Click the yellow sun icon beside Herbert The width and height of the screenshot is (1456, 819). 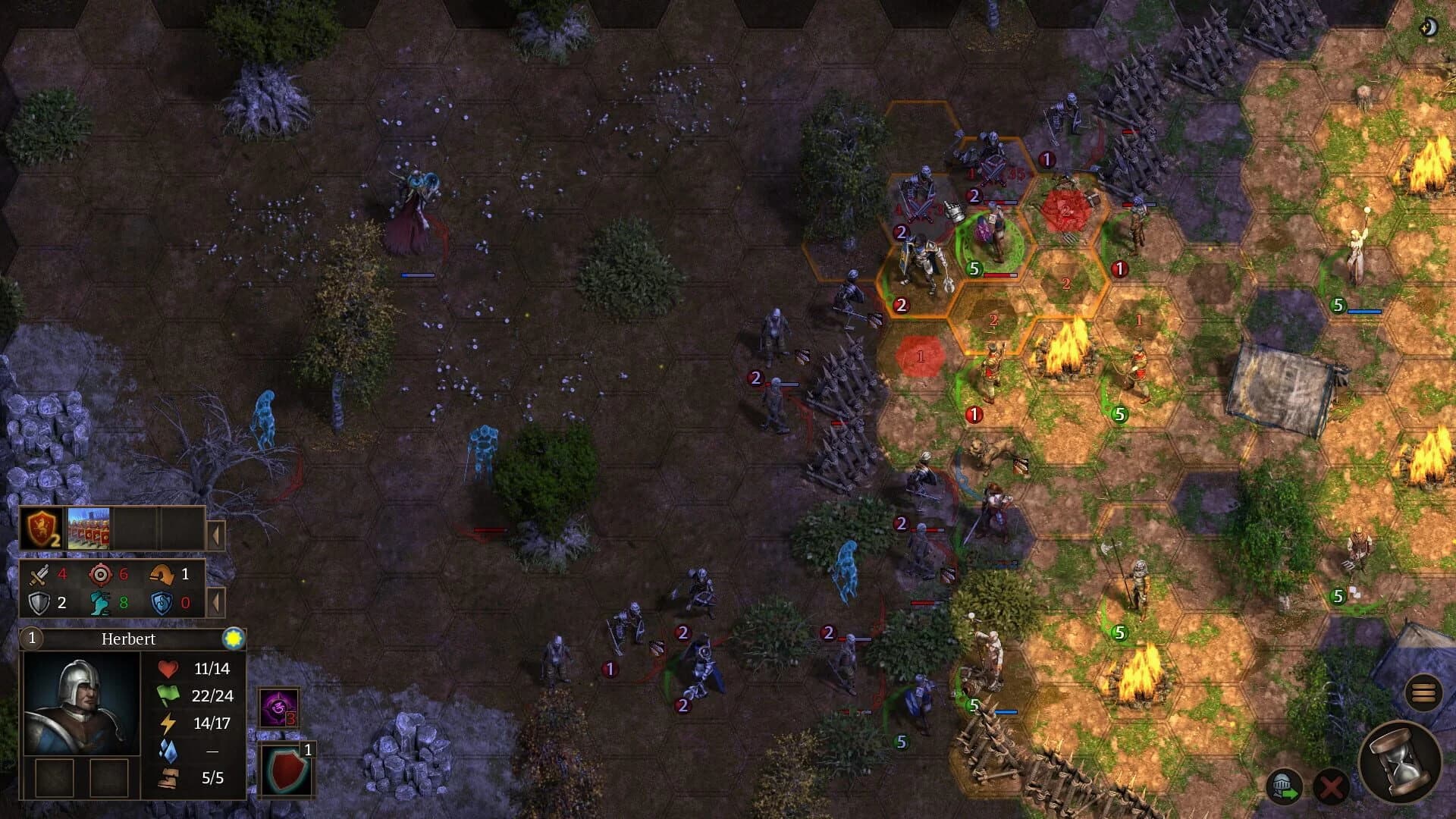pos(234,639)
